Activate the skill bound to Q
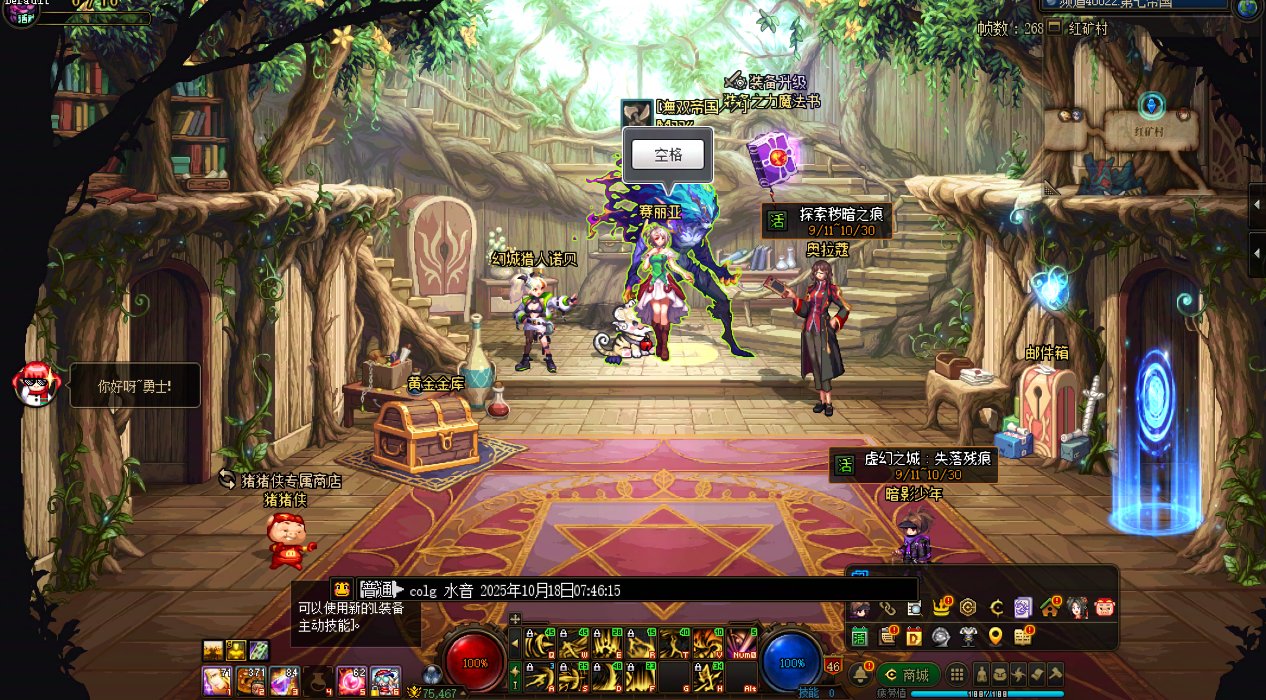This screenshot has width=1266, height=700. pos(541,643)
